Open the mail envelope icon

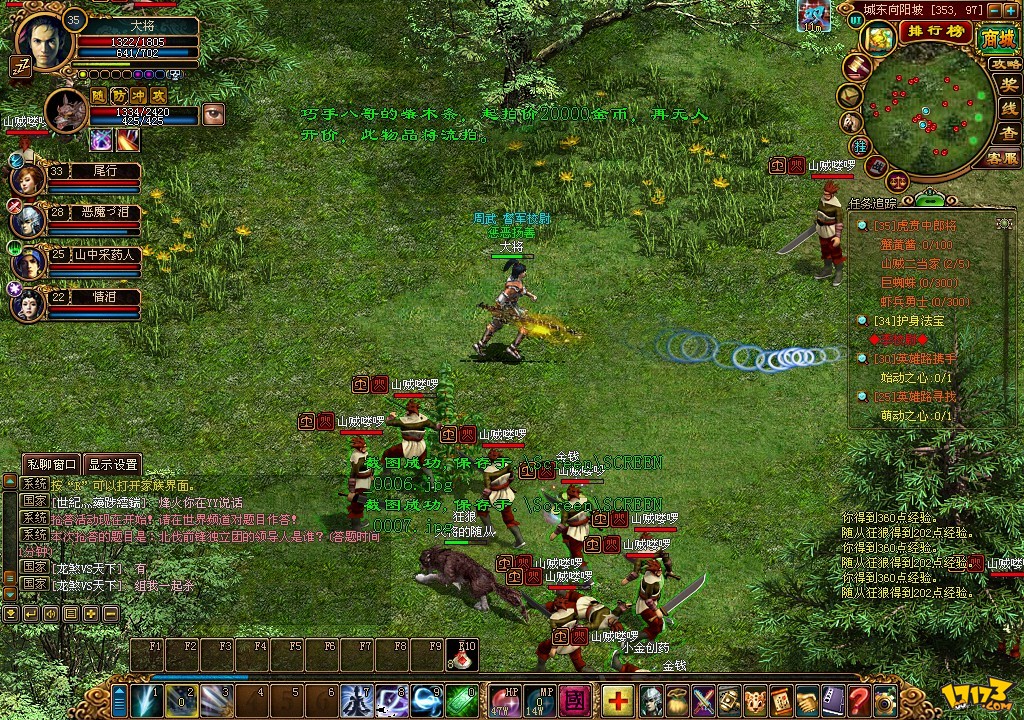tap(849, 96)
